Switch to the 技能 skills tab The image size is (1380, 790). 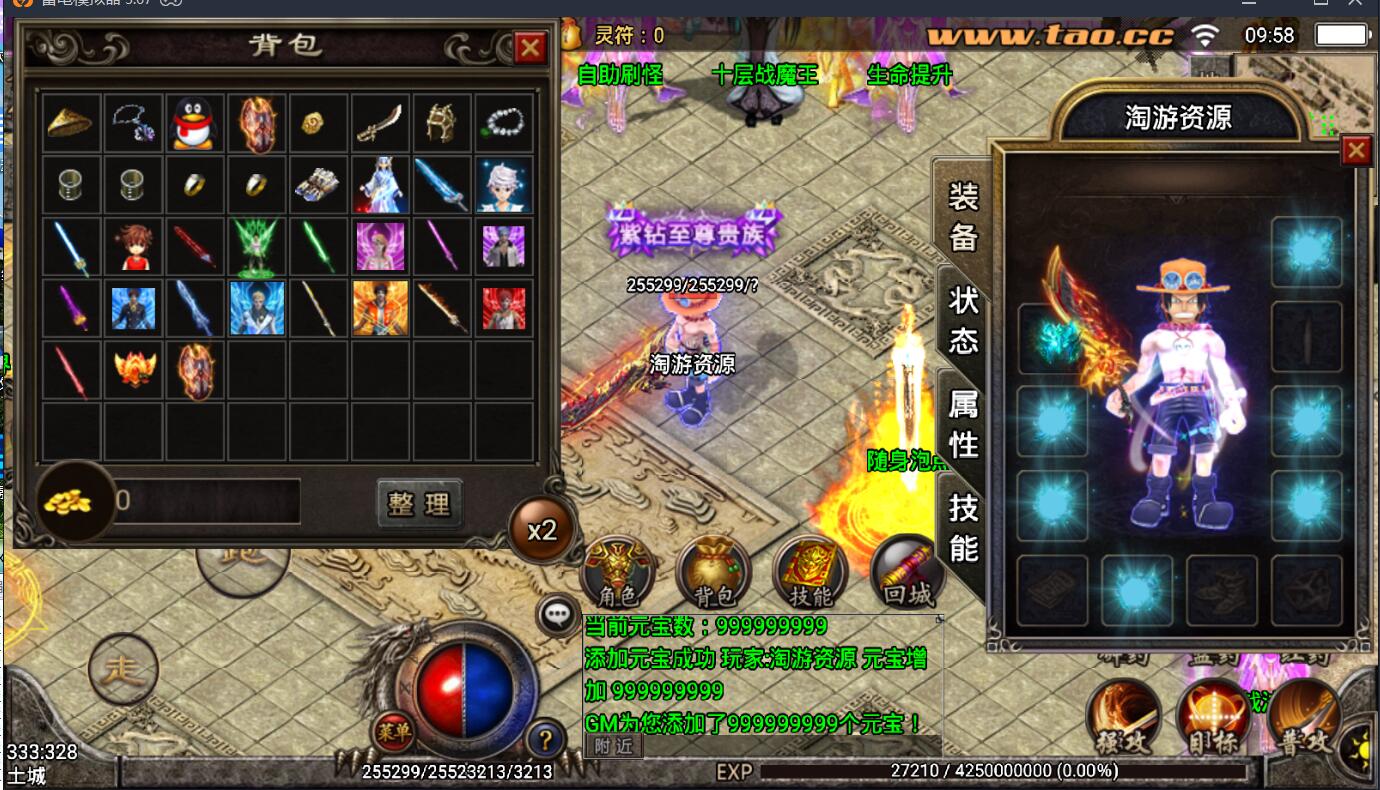[x=963, y=528]
